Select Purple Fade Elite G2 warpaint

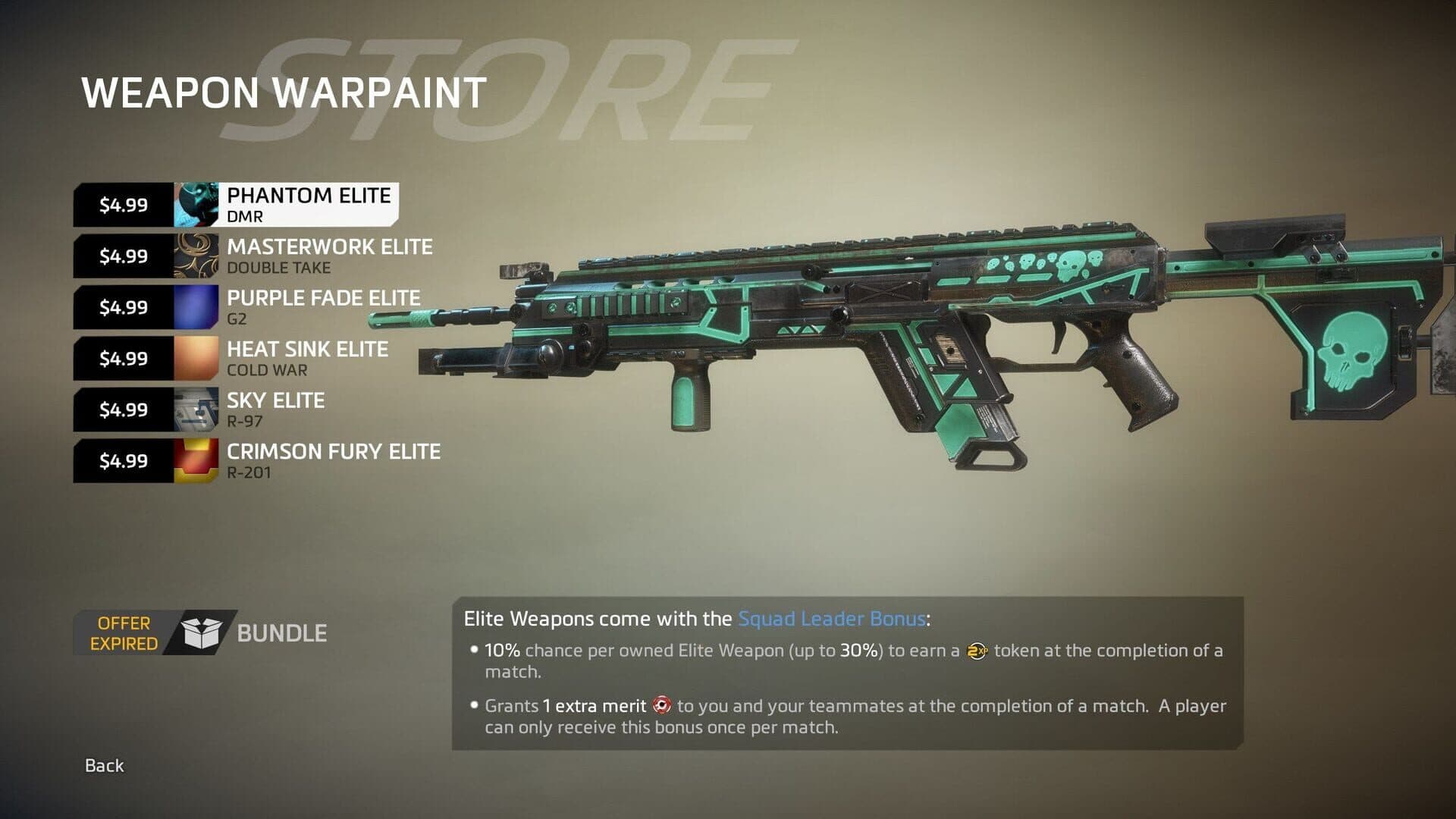pyautogui.click(x=323, y=307)
